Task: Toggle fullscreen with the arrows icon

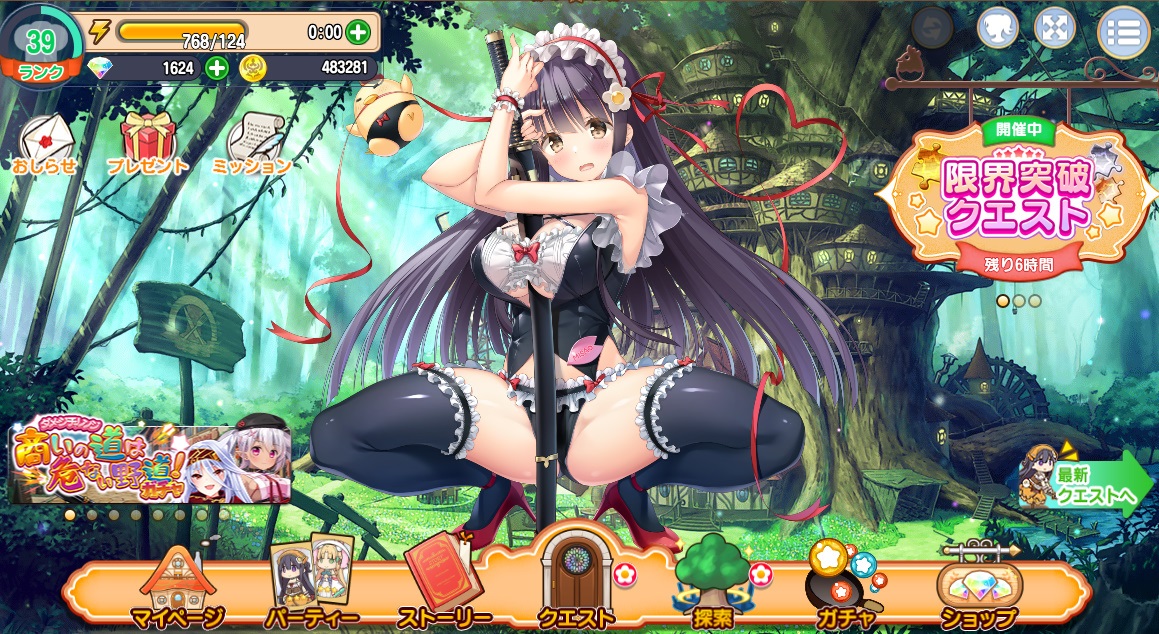Action: click(x=1053, y=28)
